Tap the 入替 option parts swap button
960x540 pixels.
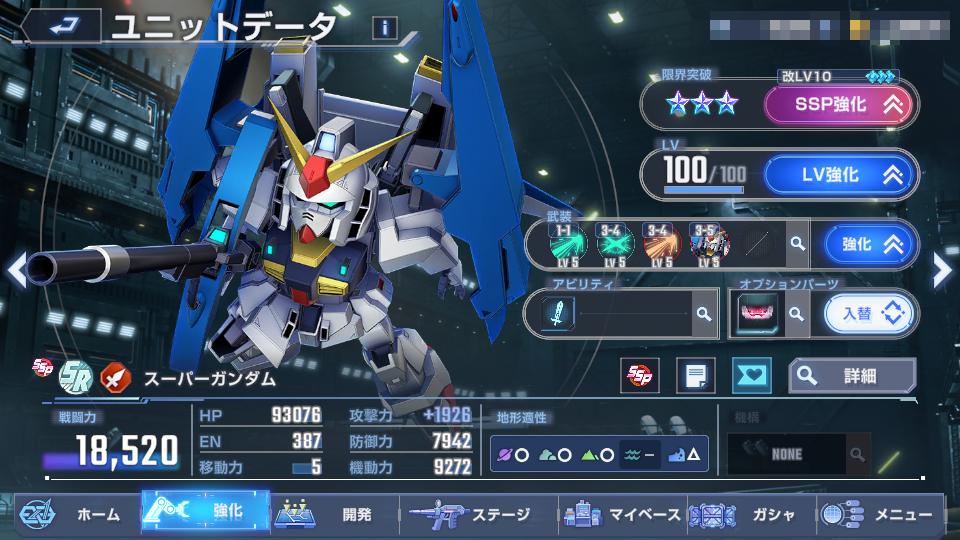pos(867,314)
